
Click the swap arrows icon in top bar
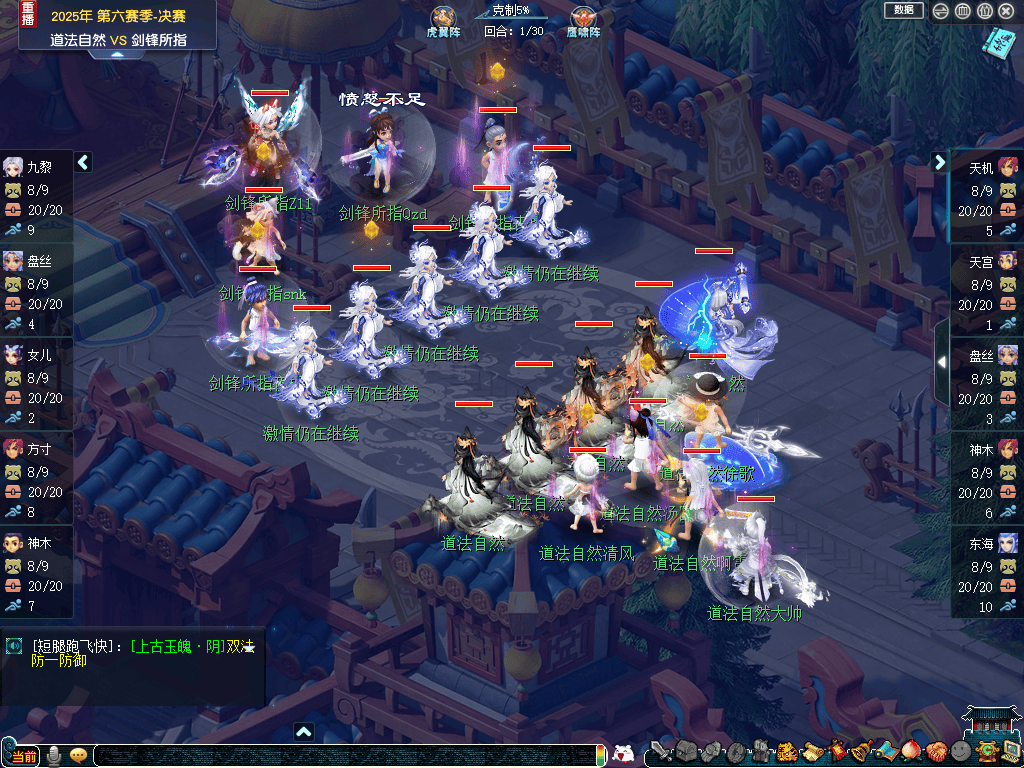click(940, 11)
